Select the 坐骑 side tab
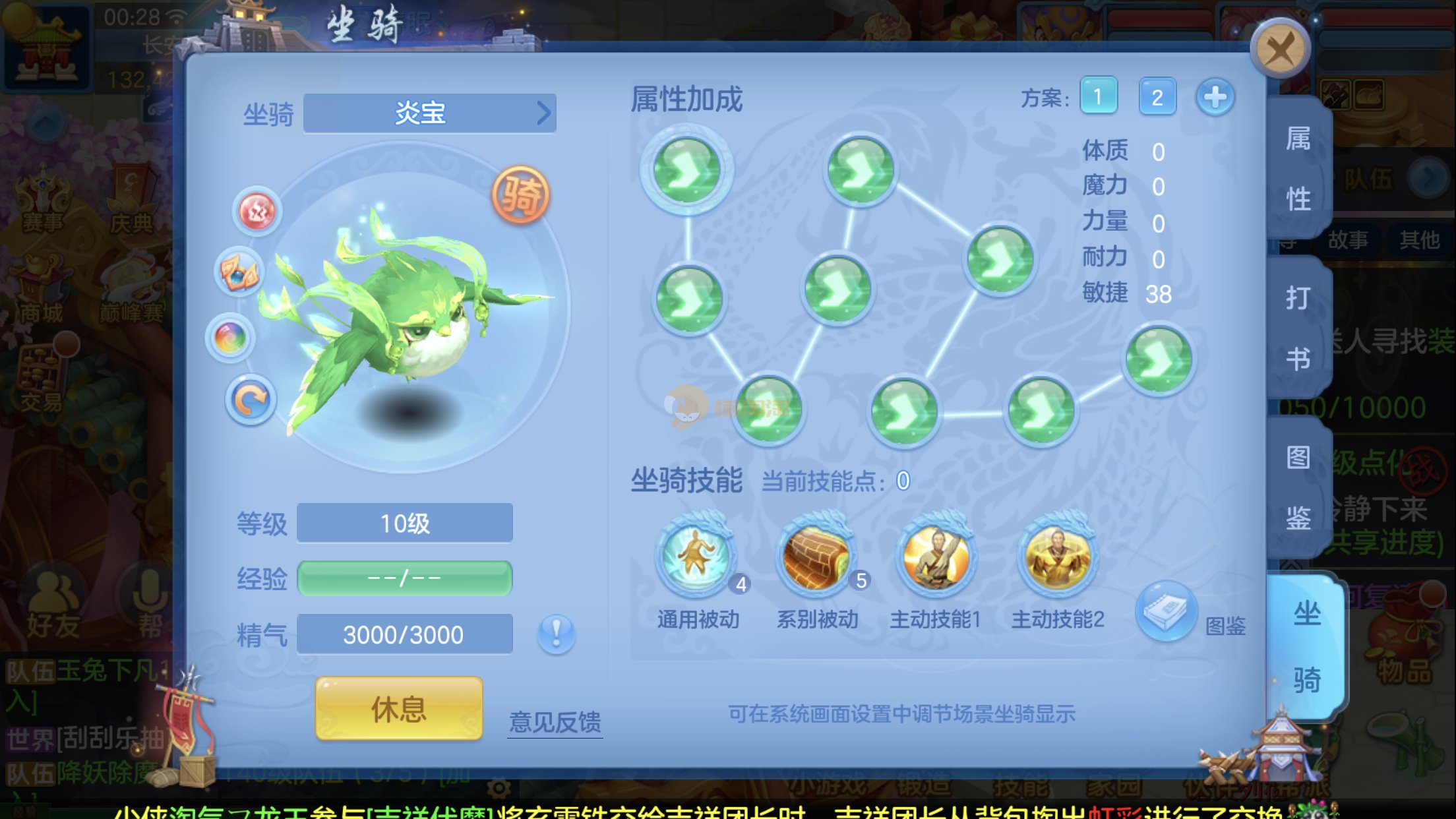Image resolution: width=1456 pixels, height=819 pixels. coord(1306,646)
